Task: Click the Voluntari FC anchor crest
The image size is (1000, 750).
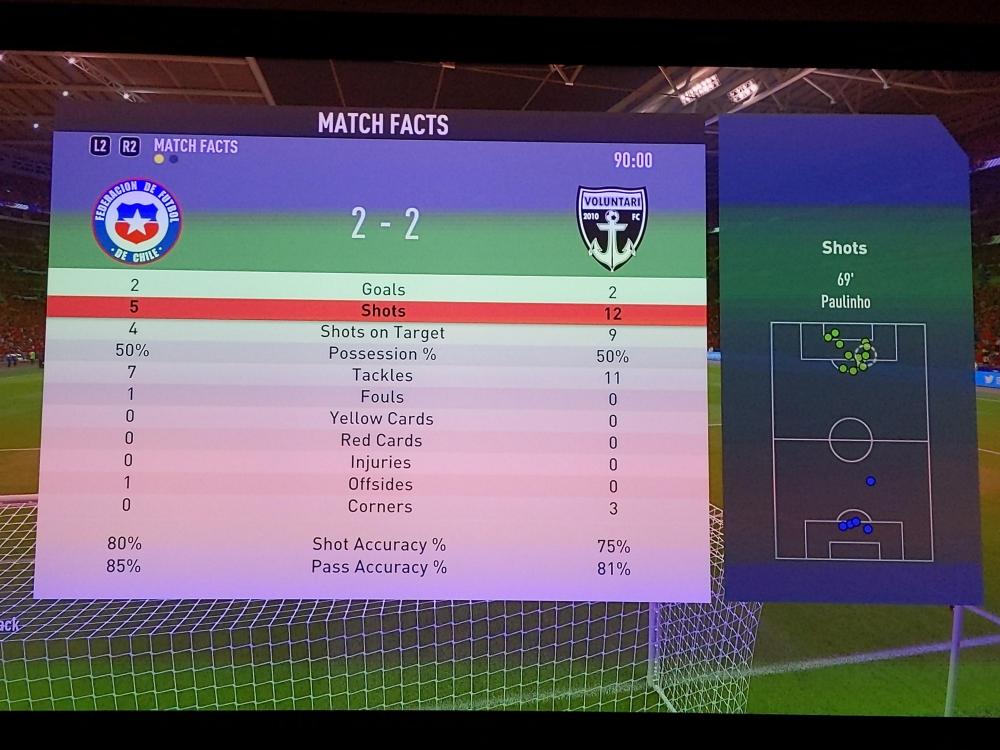Action: click(x=612, y=227)
